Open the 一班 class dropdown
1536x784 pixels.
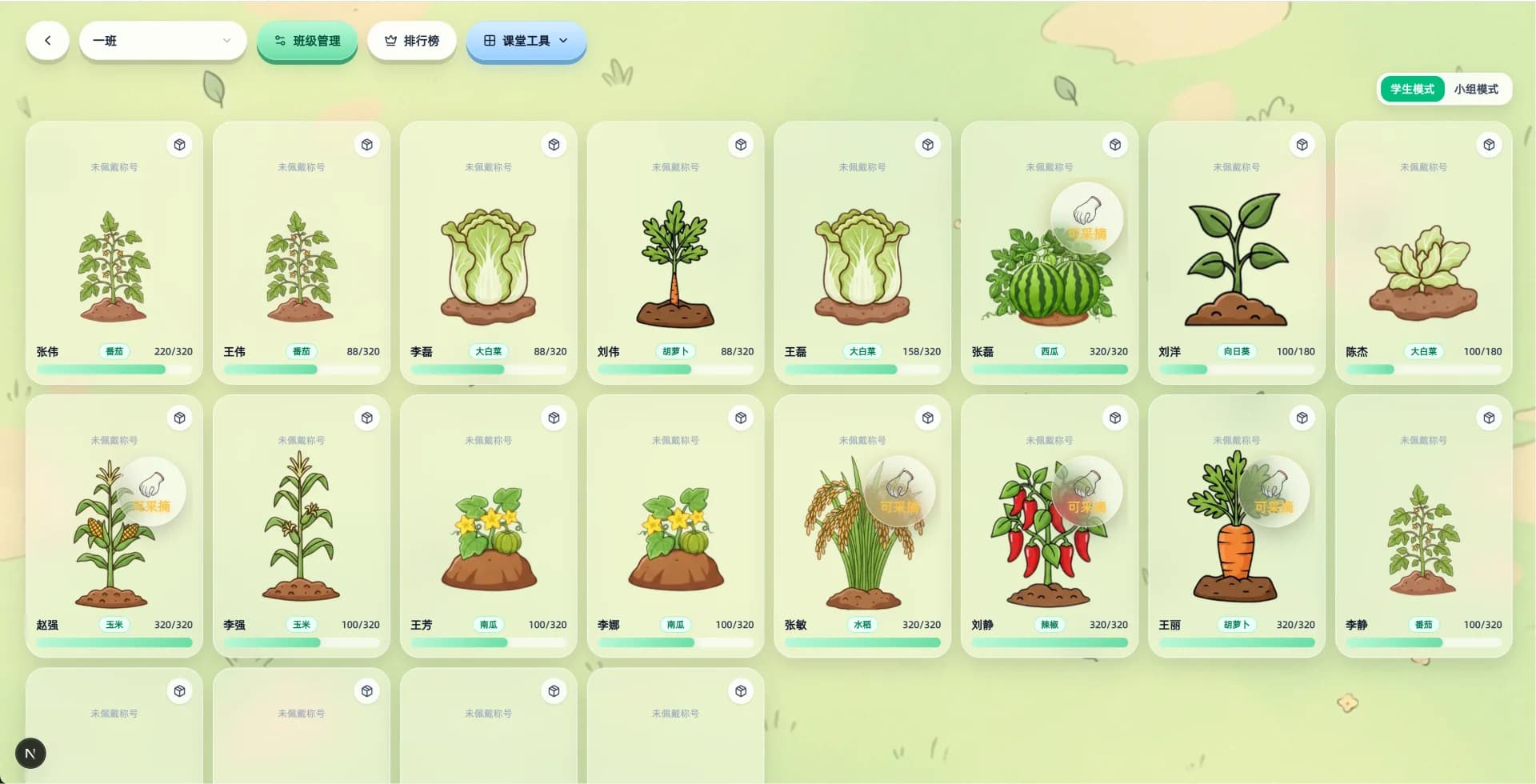point(162,41)
